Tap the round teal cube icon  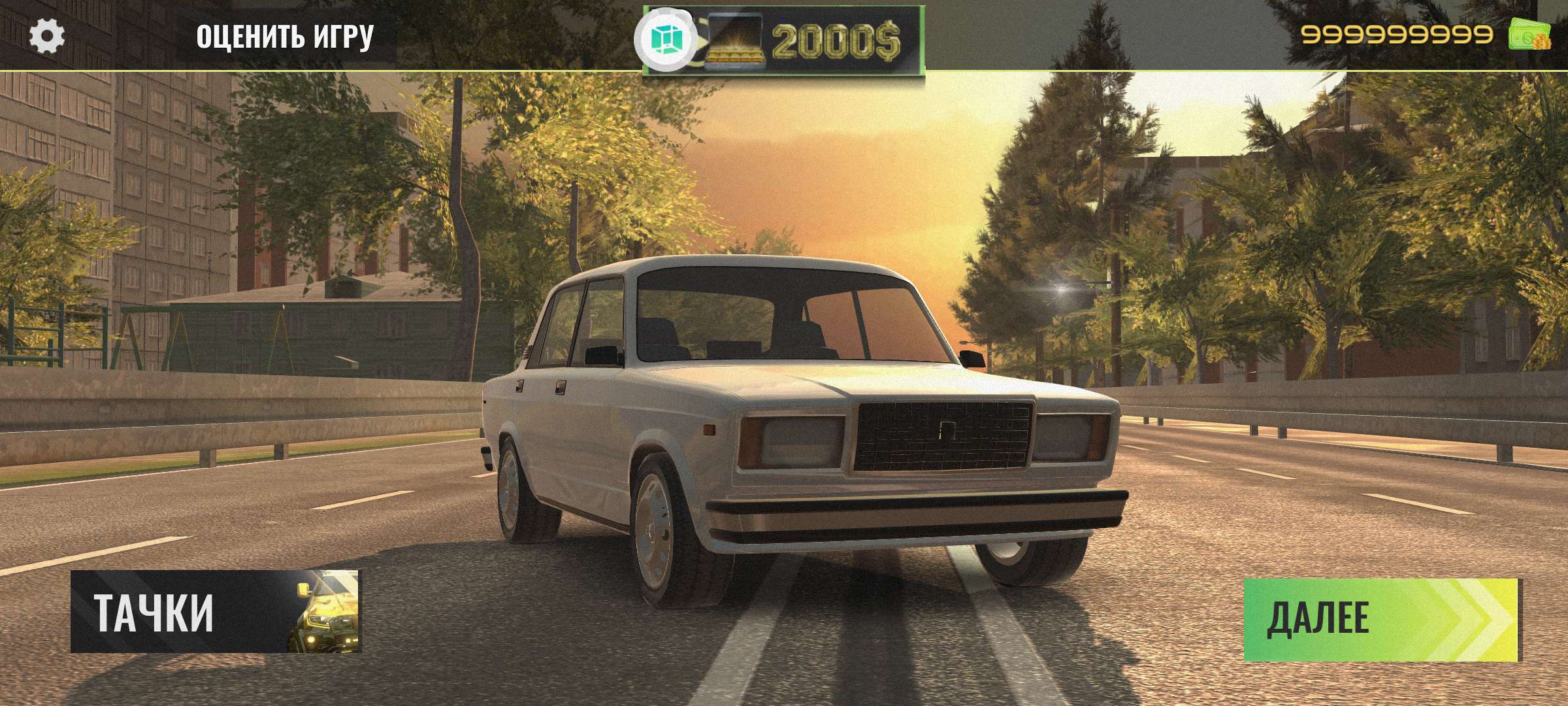666,39
